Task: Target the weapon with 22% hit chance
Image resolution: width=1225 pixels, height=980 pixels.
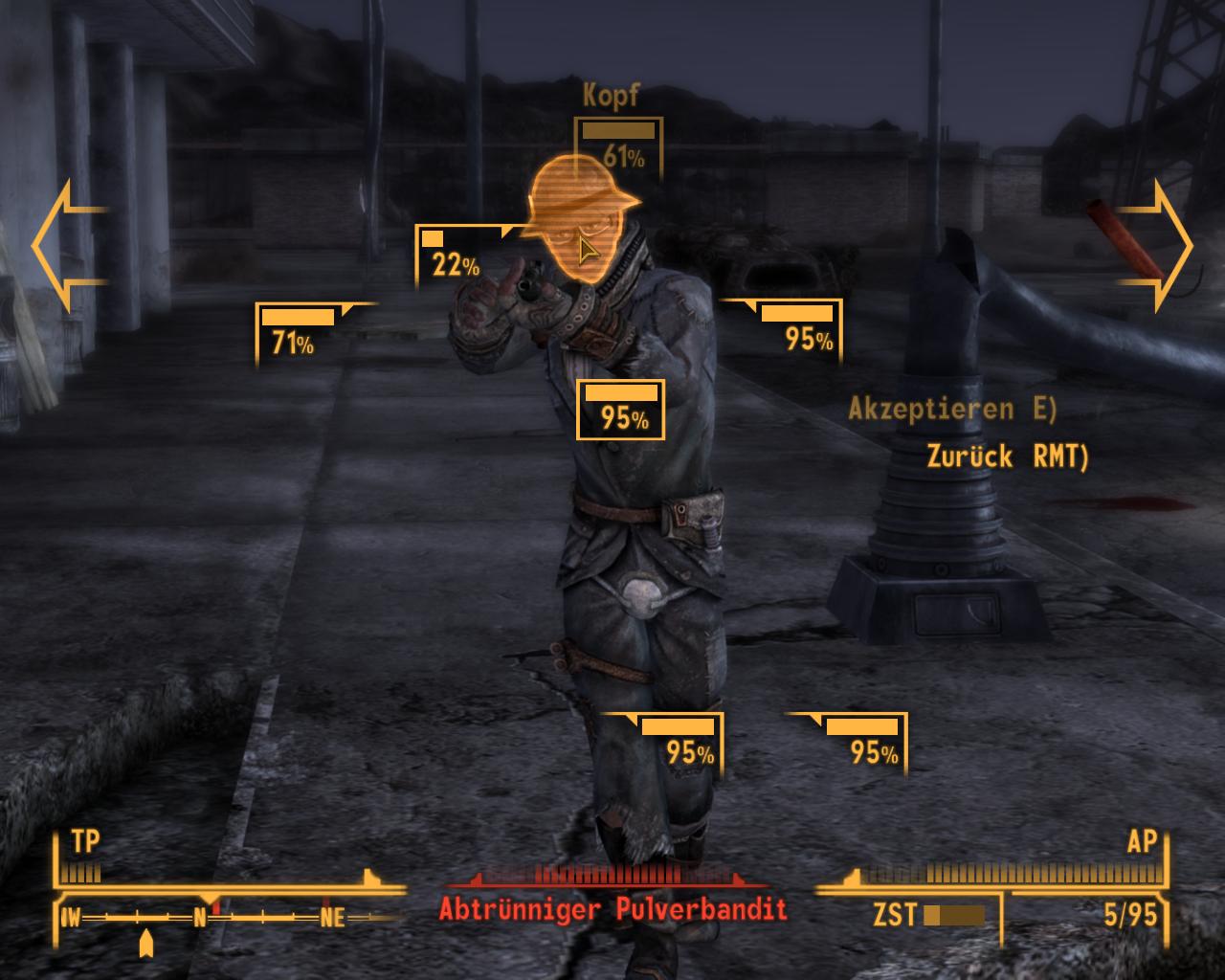Action: click(450, 256)
